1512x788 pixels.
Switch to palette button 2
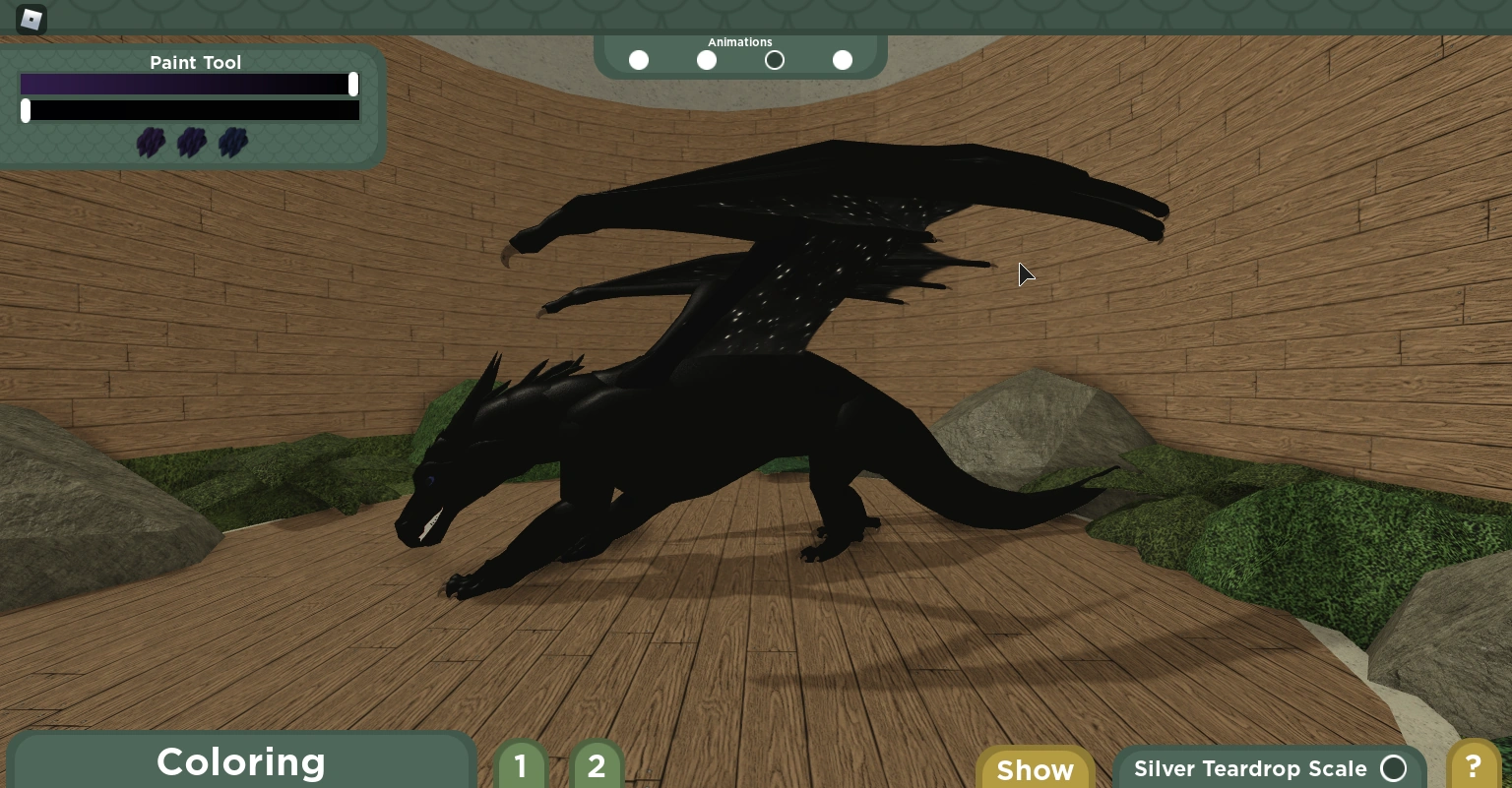coord(596,765)
